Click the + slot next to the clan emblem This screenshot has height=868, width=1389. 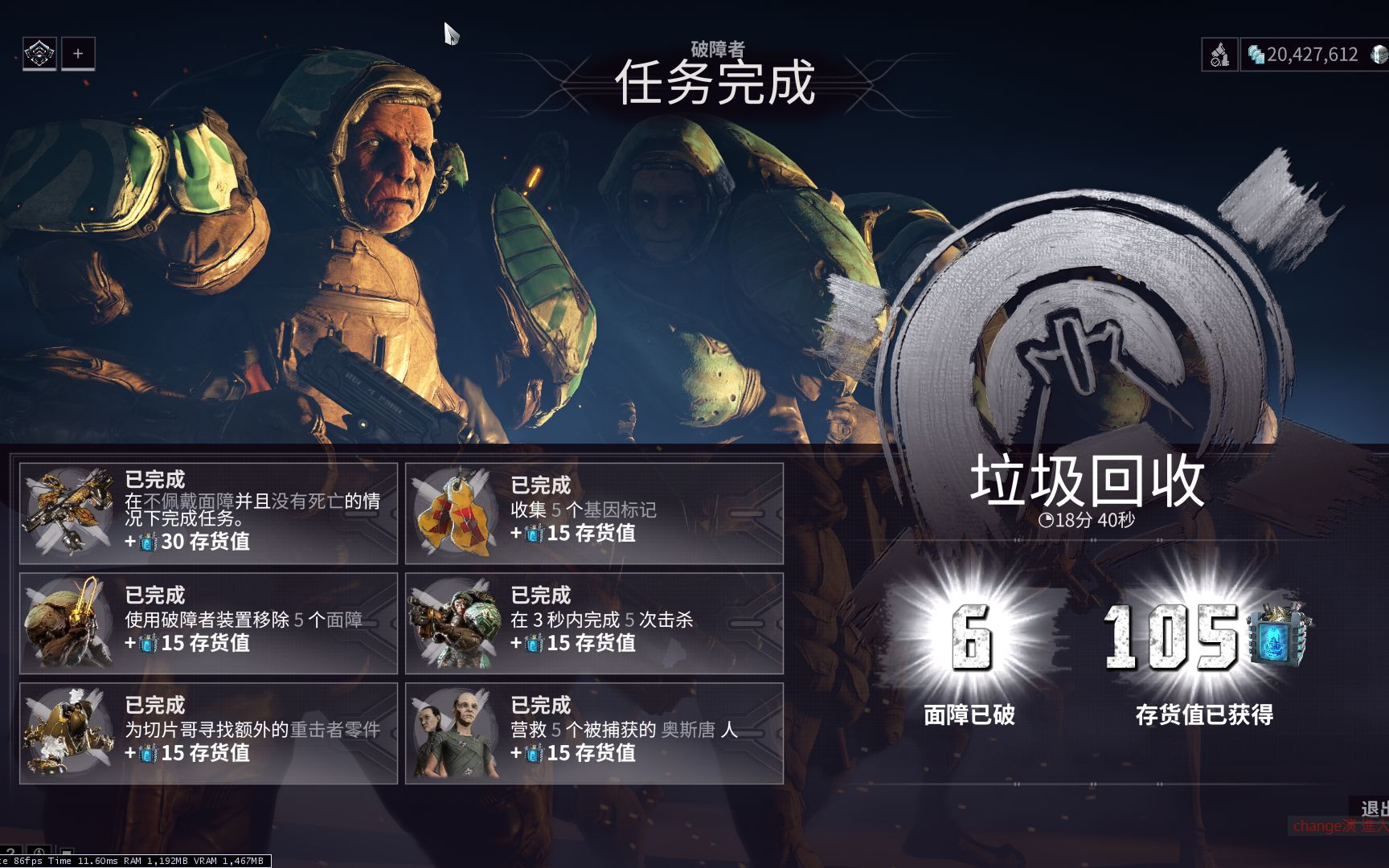point(77,55)
